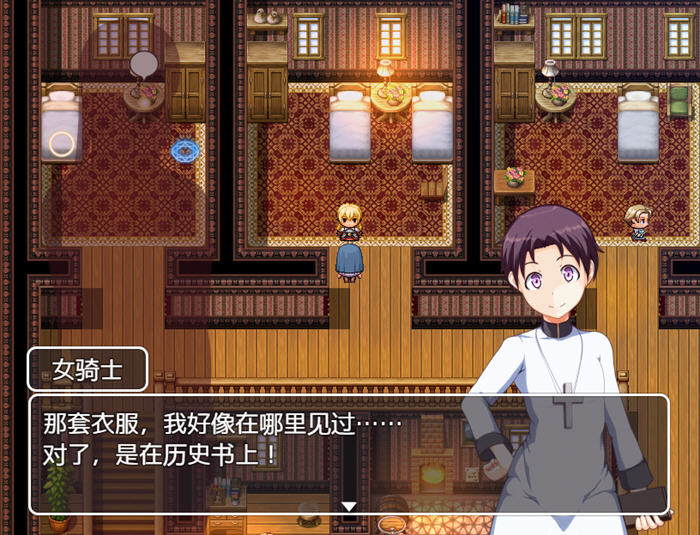Click the dialogue text box to continue
The image size is (700, 535).
250,450
